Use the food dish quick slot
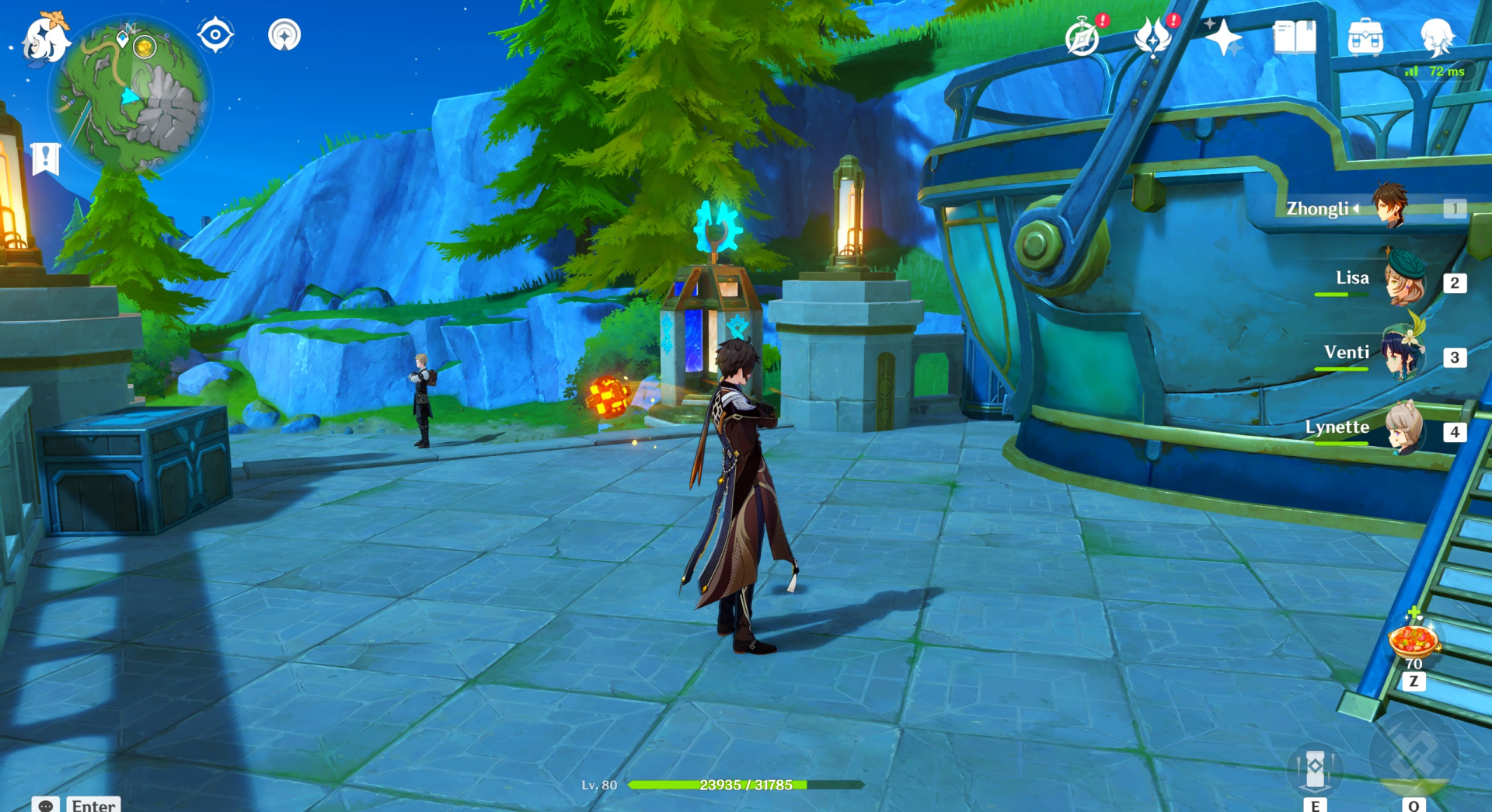Image resolution: width=1492 pixels, height=812 pixels. [x=1414, y=641]
